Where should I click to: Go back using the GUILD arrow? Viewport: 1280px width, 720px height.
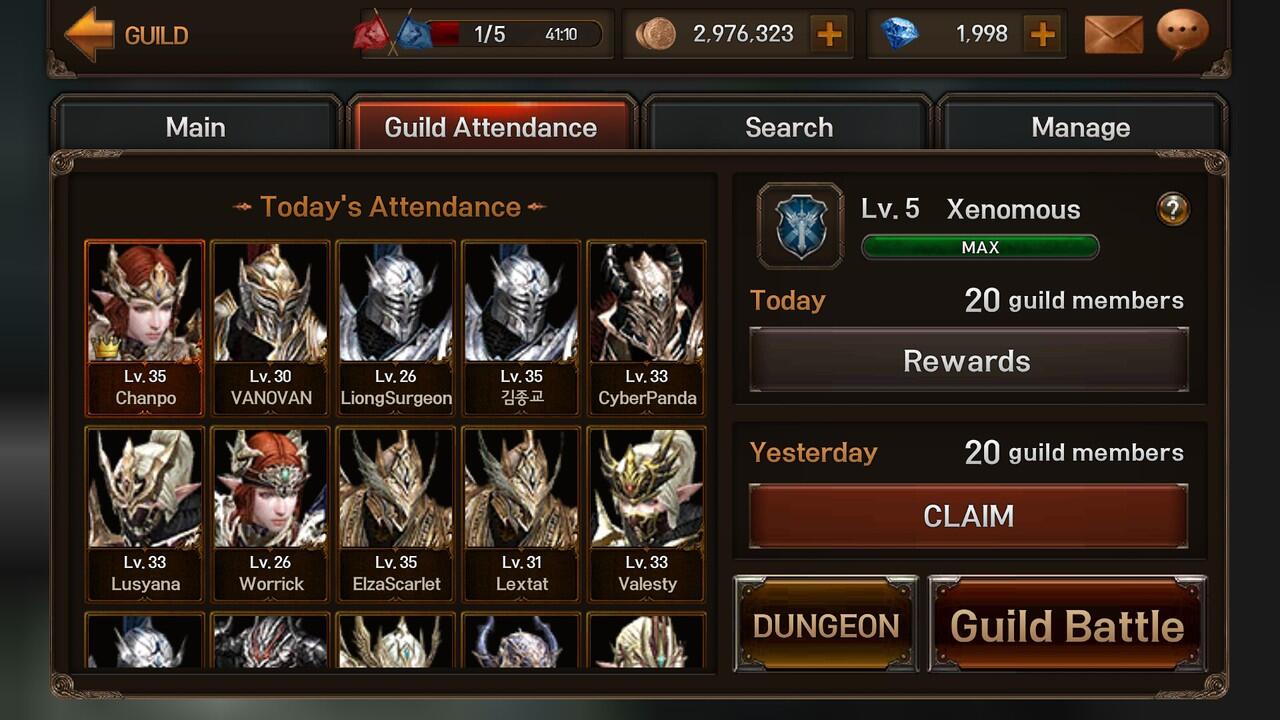tap(90, 36)
